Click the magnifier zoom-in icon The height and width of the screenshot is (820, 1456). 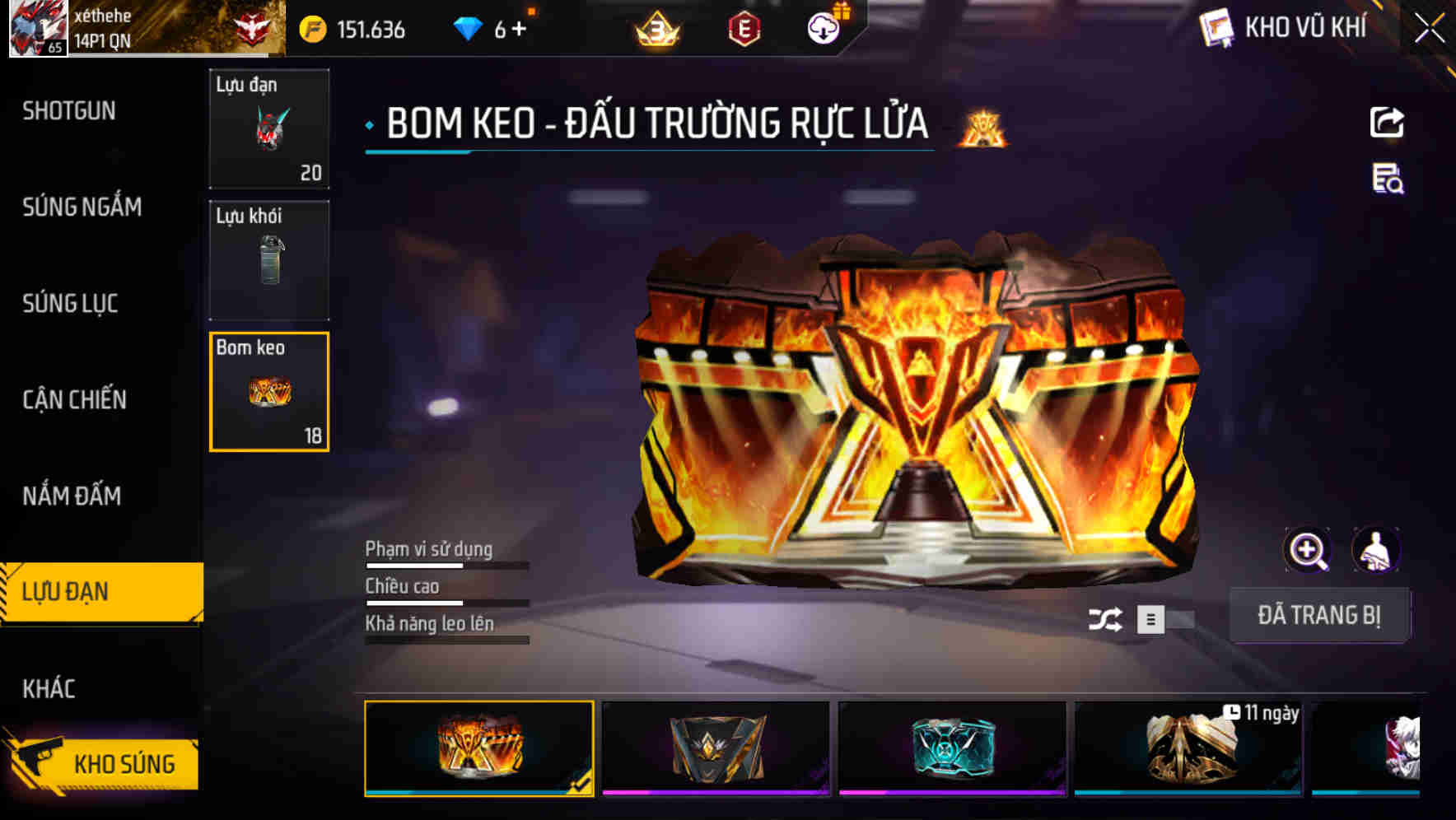click(1307, 549)
